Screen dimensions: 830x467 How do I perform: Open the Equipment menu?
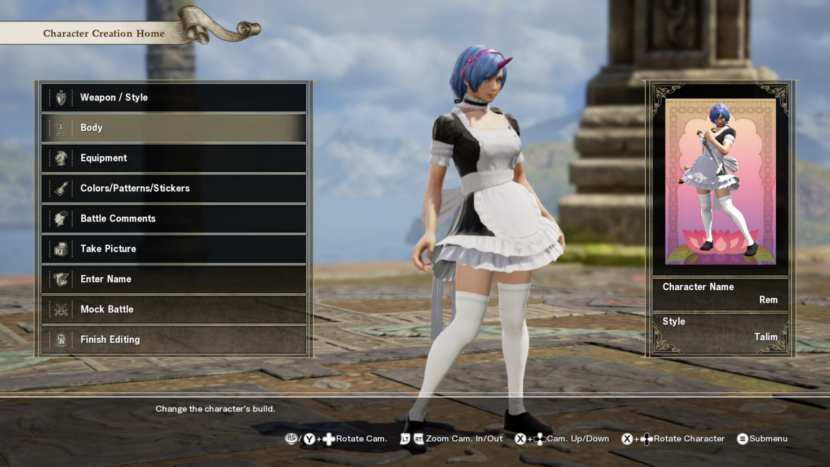[x=173, y=158]
